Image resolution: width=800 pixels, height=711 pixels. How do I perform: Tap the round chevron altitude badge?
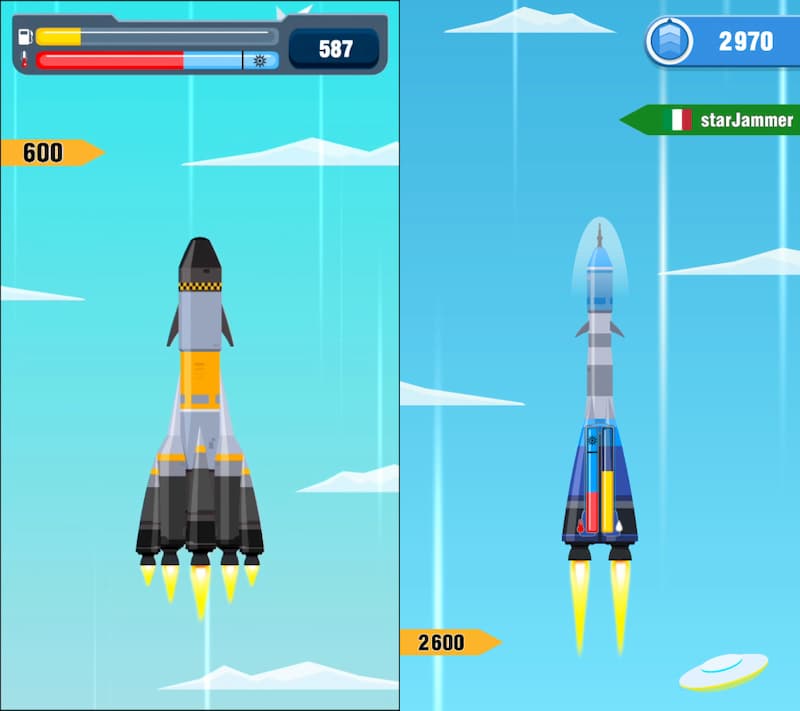pos(670,41)
